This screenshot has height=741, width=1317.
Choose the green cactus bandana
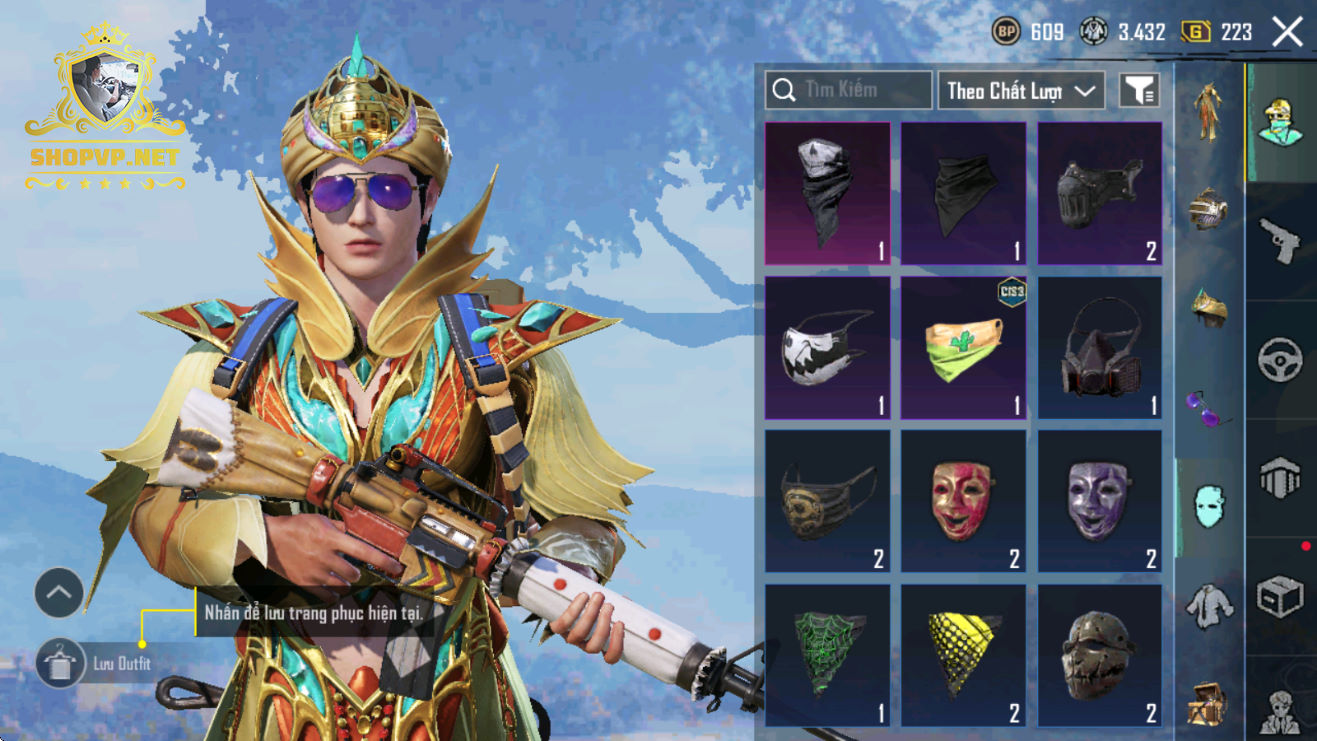click(963, 347)
